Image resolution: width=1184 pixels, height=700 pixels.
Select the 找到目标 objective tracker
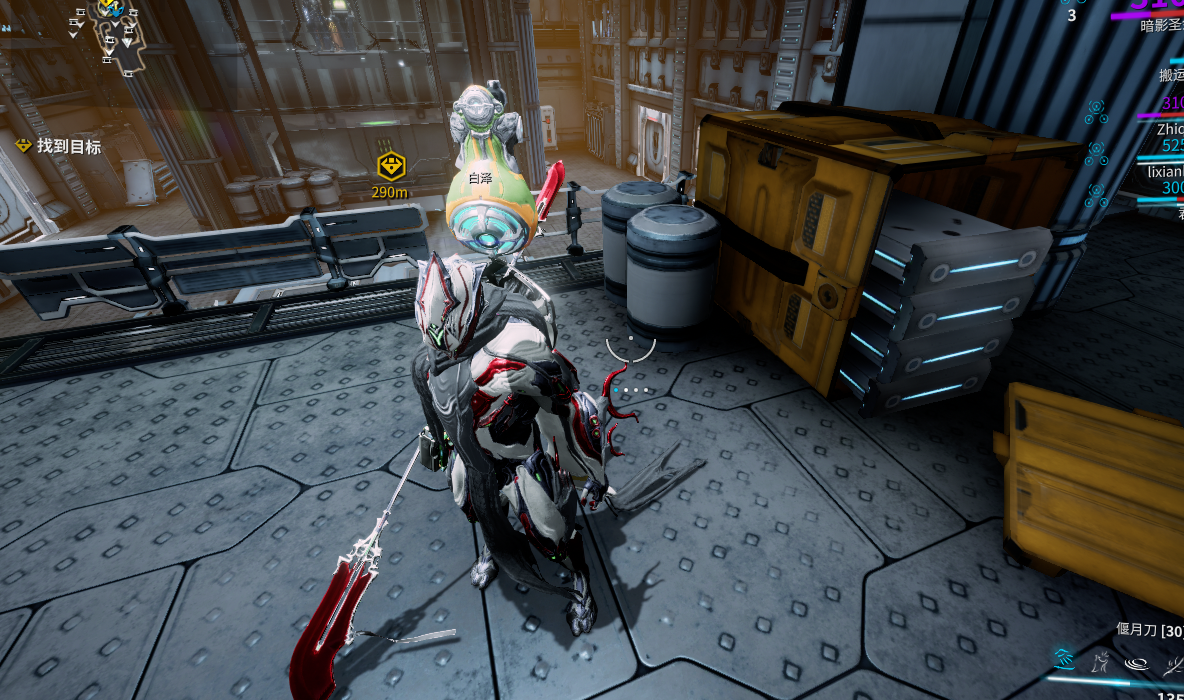click(x=60, y=146)
